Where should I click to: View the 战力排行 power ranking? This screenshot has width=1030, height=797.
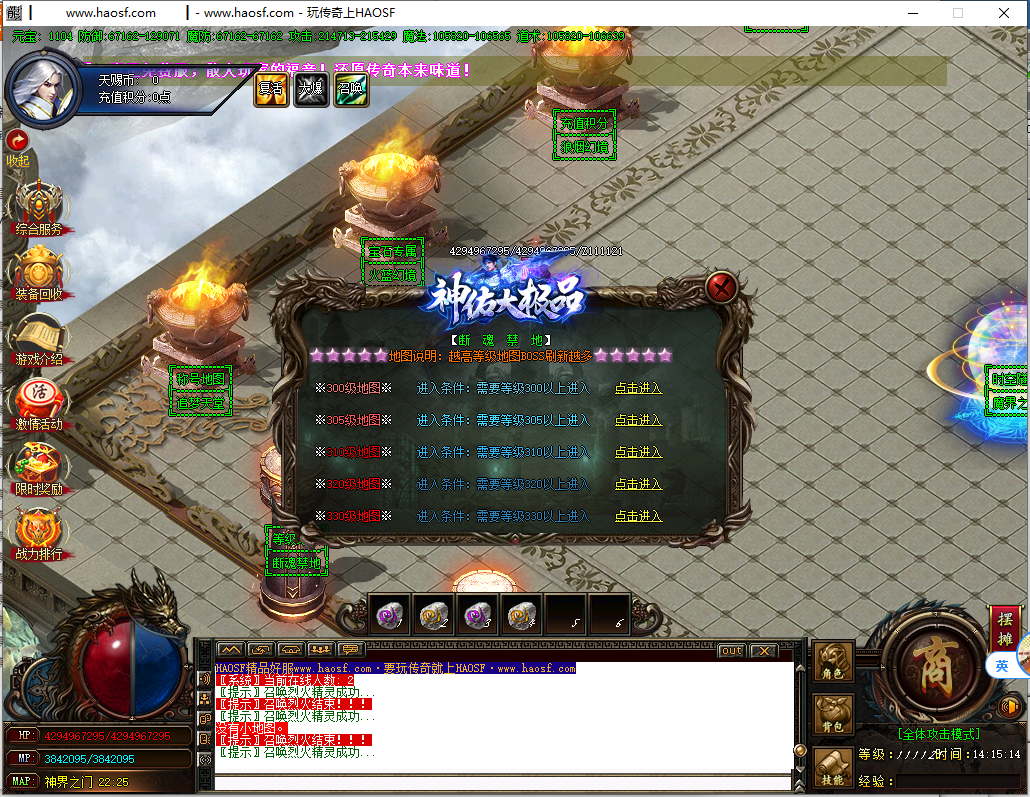coord(38,531)
